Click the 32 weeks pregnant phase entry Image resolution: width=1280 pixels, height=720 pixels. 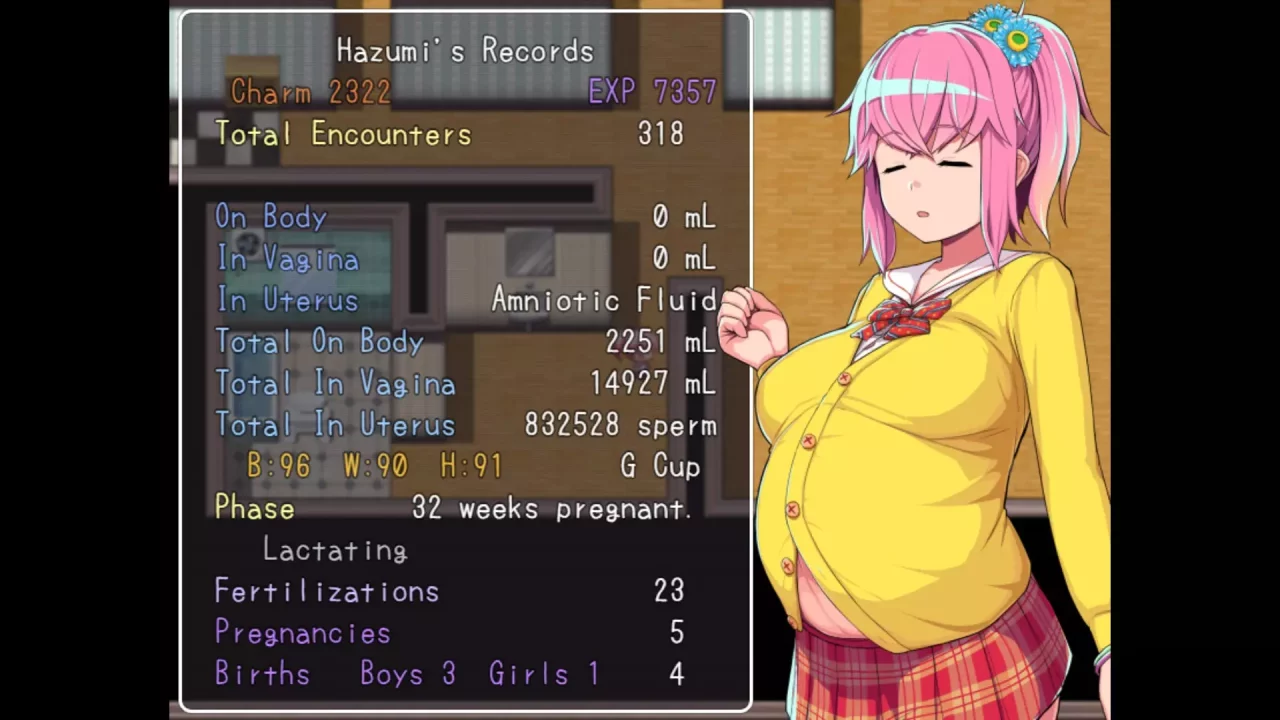[x=552, y=508]
